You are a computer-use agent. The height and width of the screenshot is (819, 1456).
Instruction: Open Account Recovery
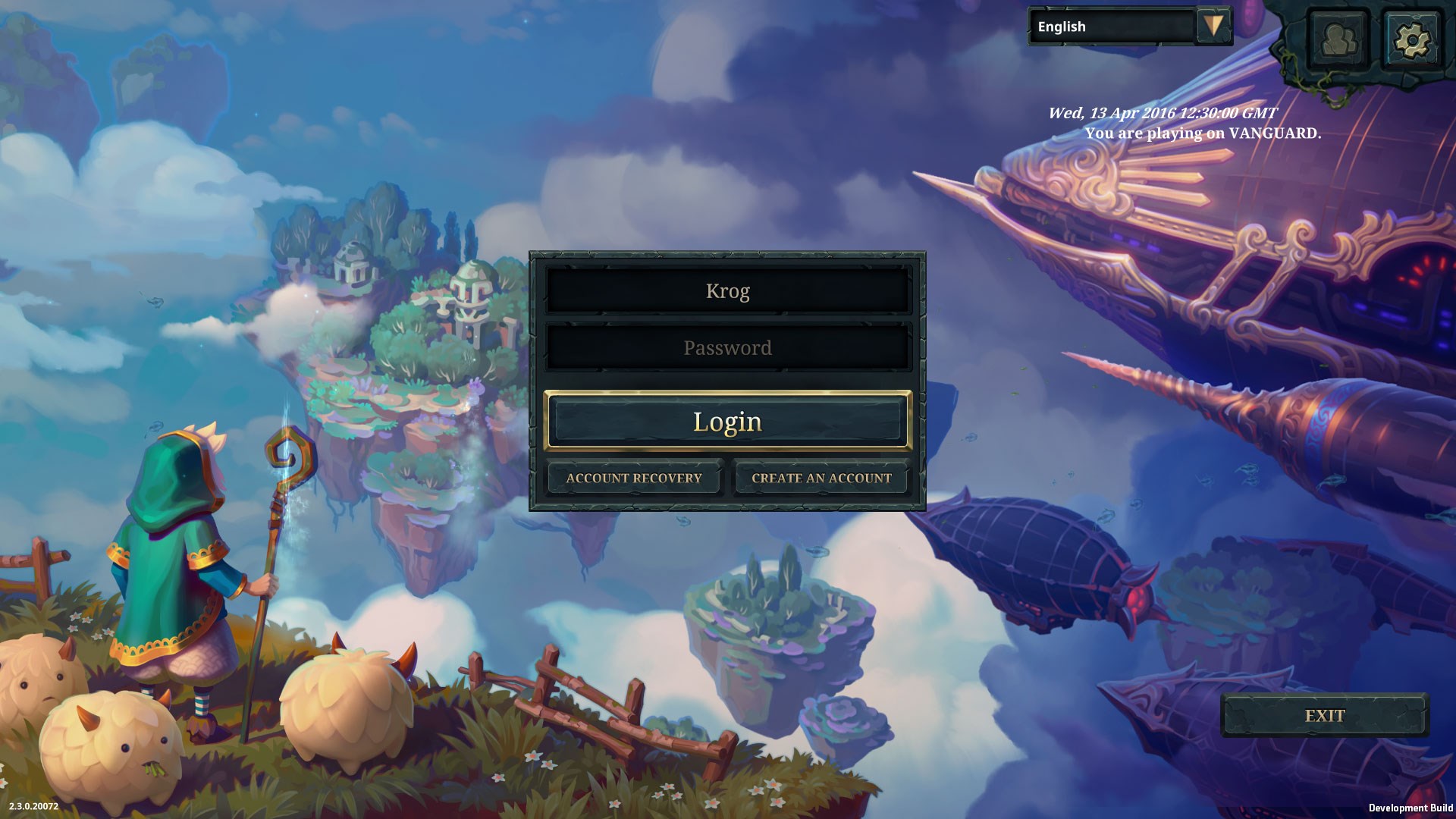634,479
